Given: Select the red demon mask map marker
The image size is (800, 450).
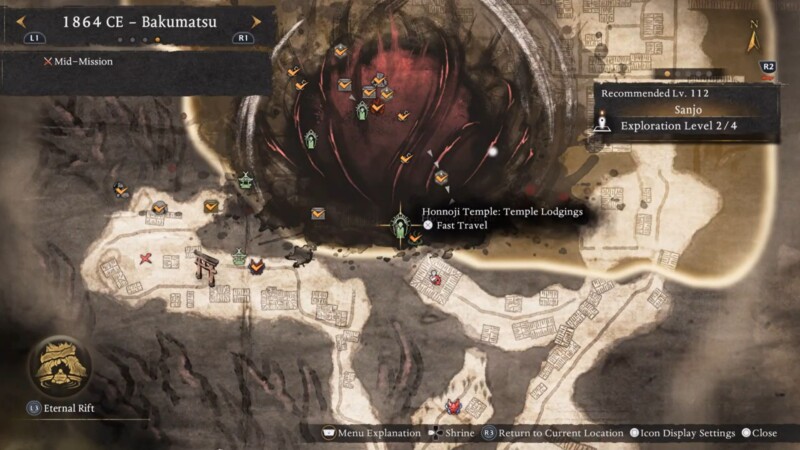Looking at the screenshot, I should point(454,406).
